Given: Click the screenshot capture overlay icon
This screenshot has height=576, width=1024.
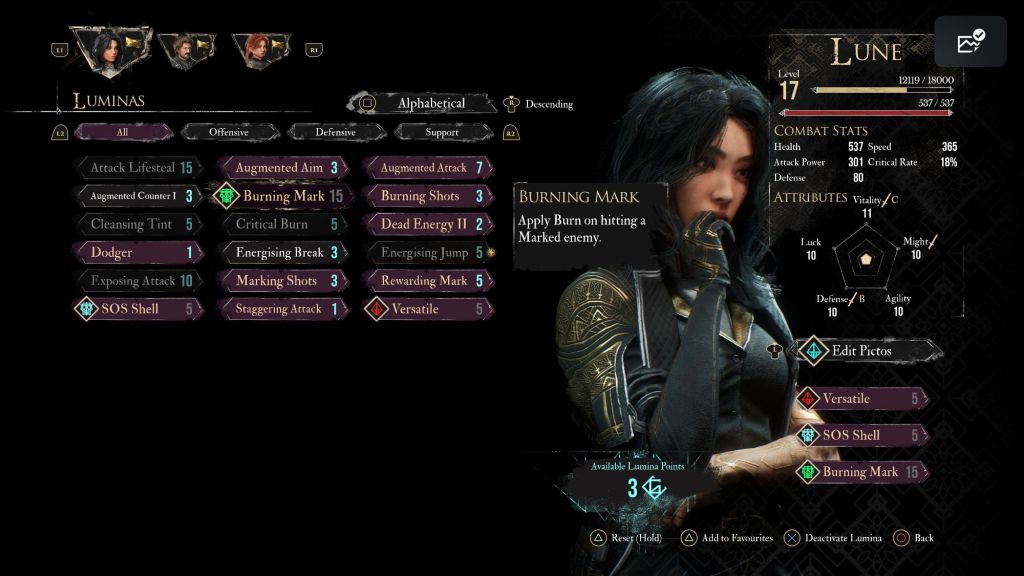Looking at the screenshot, I should (x=970, y=42).
